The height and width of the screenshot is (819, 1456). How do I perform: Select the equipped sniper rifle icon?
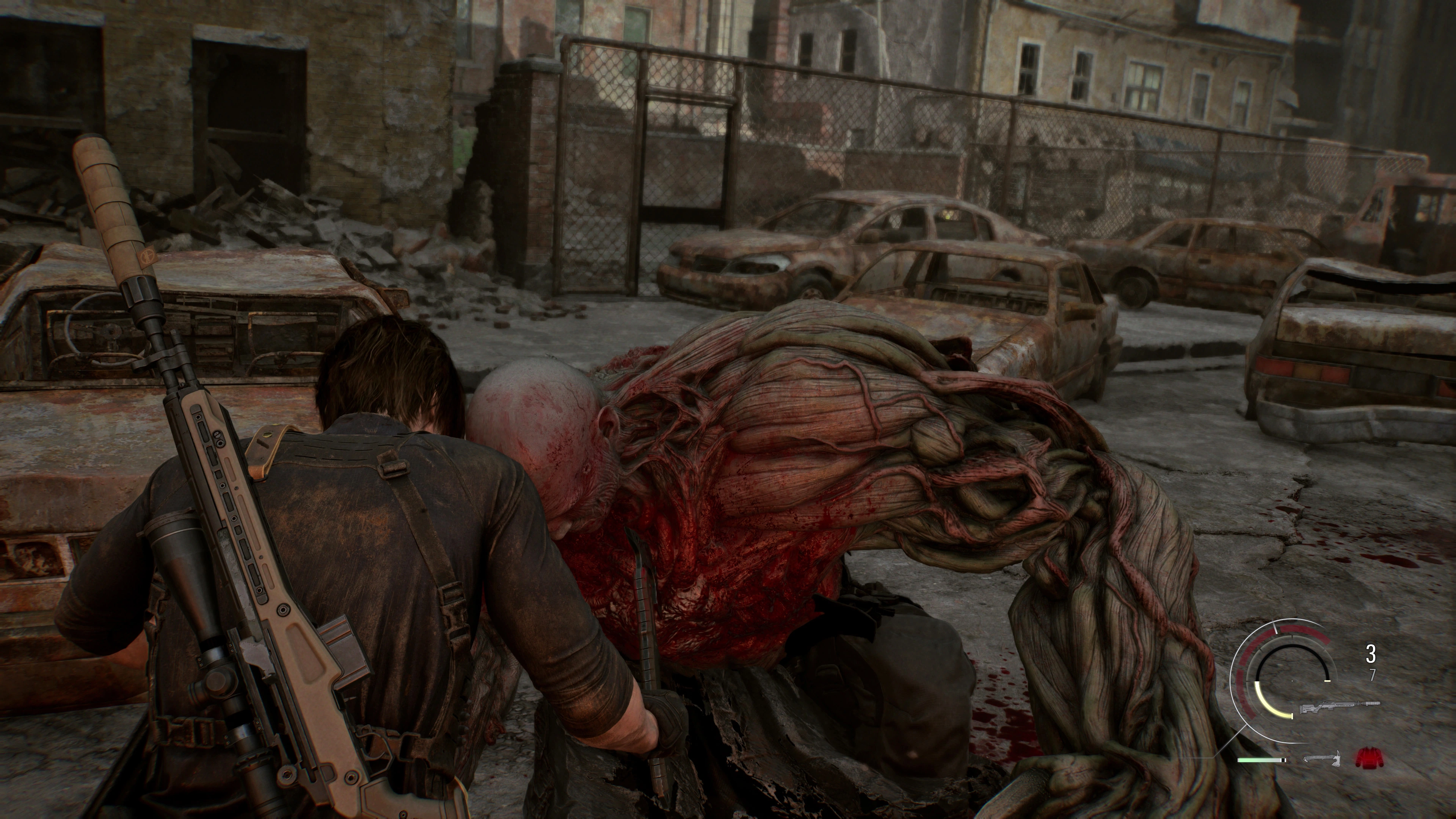pos(1340,708)
